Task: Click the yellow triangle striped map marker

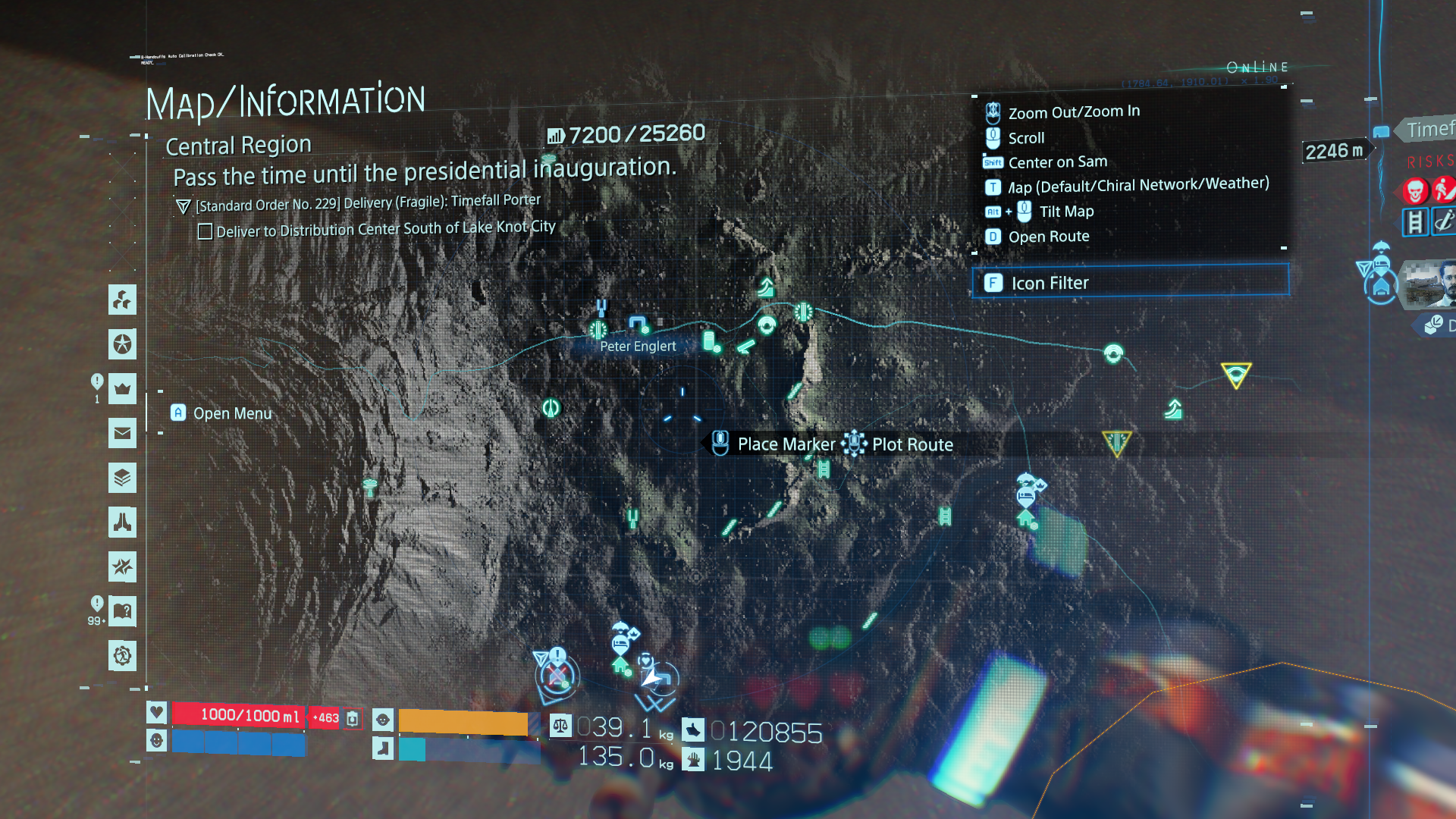Action: (1116, 441)
